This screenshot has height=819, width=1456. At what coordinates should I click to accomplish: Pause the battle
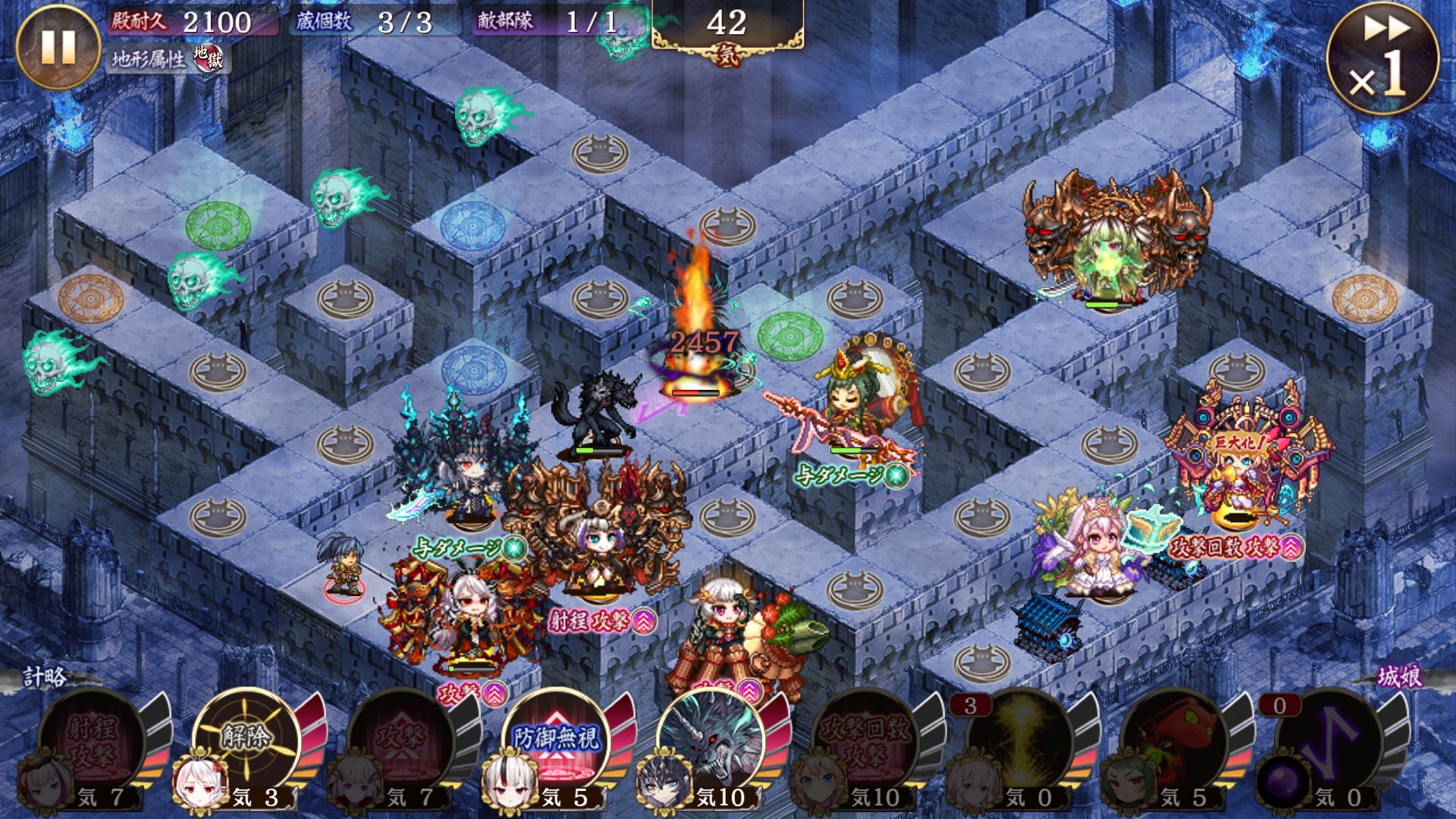pos(58,47)
